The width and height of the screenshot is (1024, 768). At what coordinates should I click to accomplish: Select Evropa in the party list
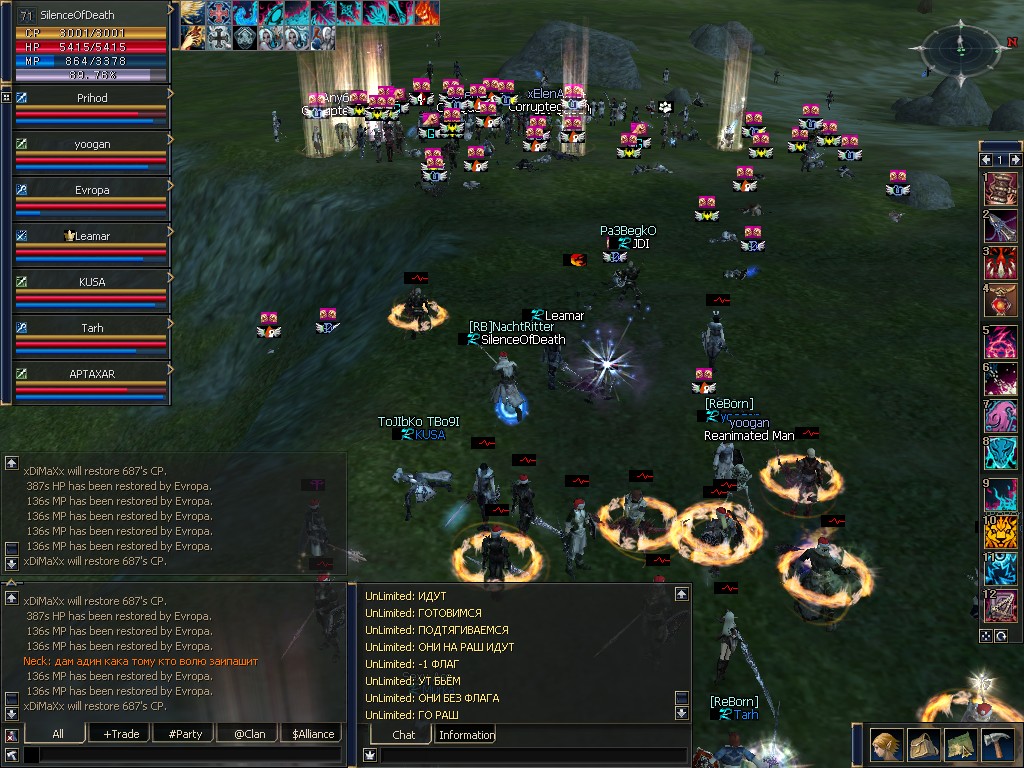point(92,199)
